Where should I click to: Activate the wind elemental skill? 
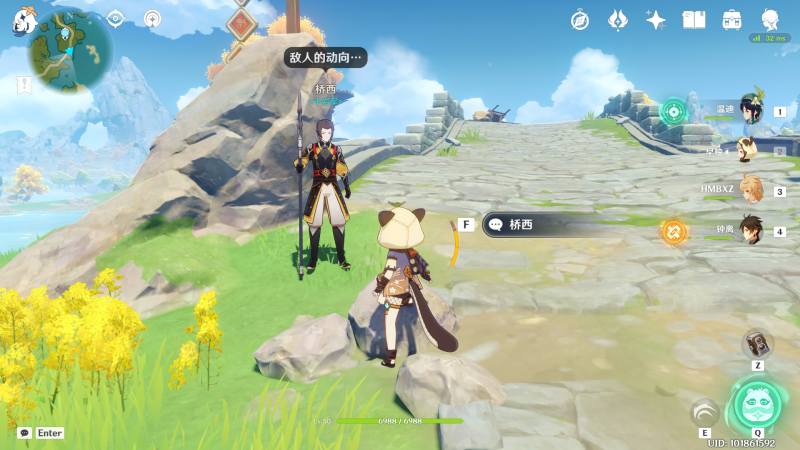click(x=705, y=412)
